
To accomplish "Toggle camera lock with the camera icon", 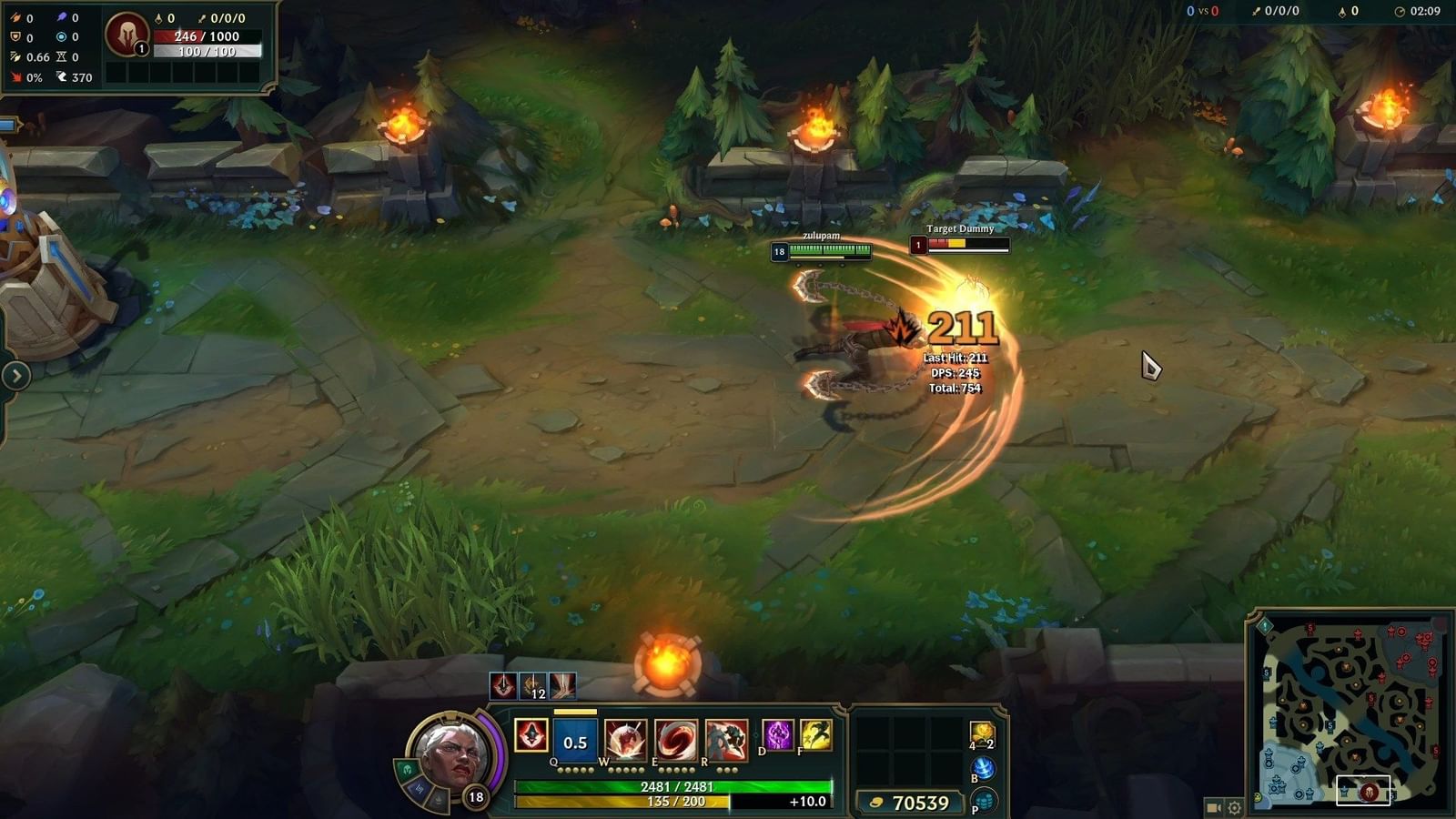I will [x=1213, y=807].
